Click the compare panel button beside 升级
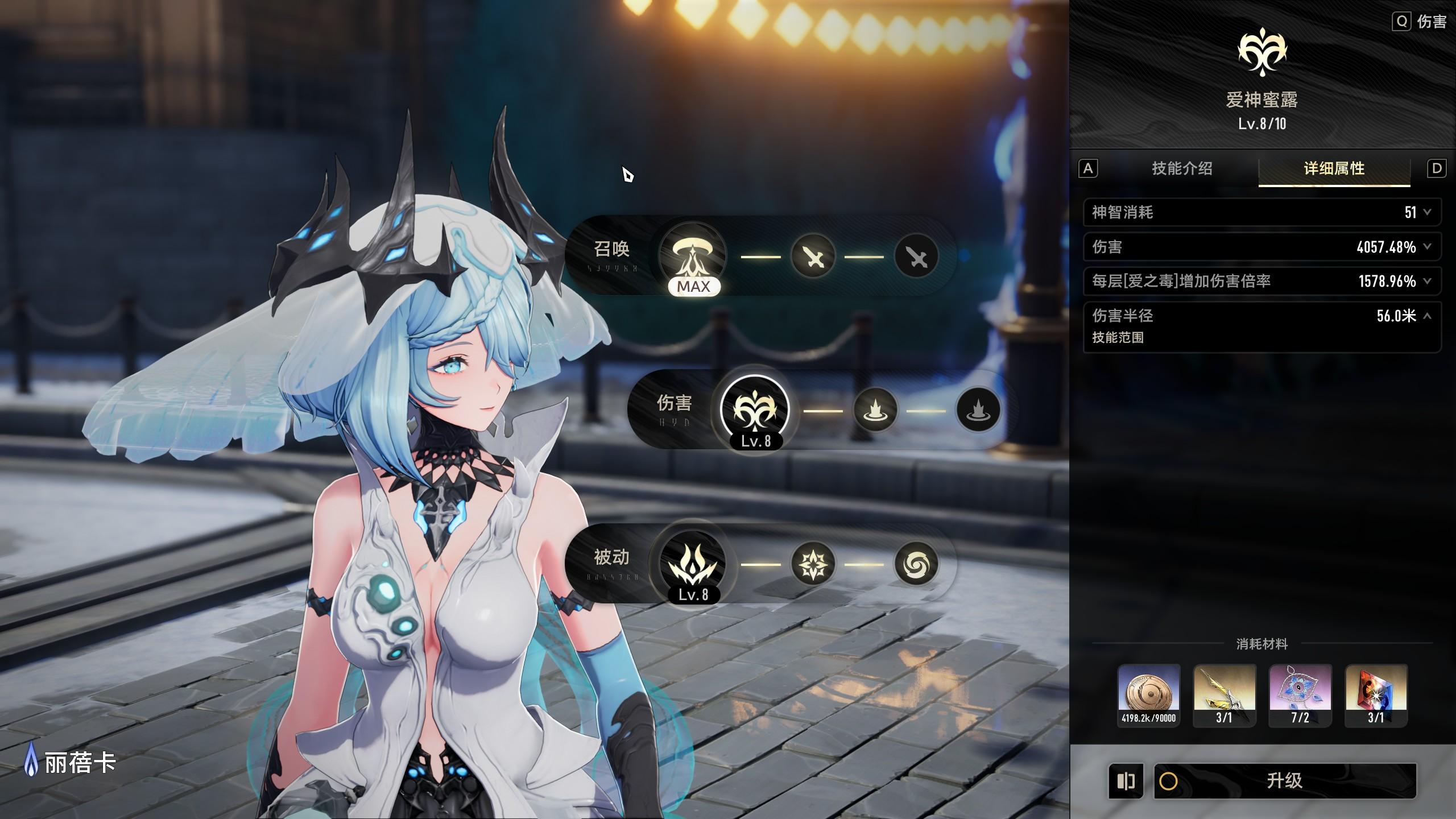Viewport: 1456px width, 819px height. (1126, 781)
